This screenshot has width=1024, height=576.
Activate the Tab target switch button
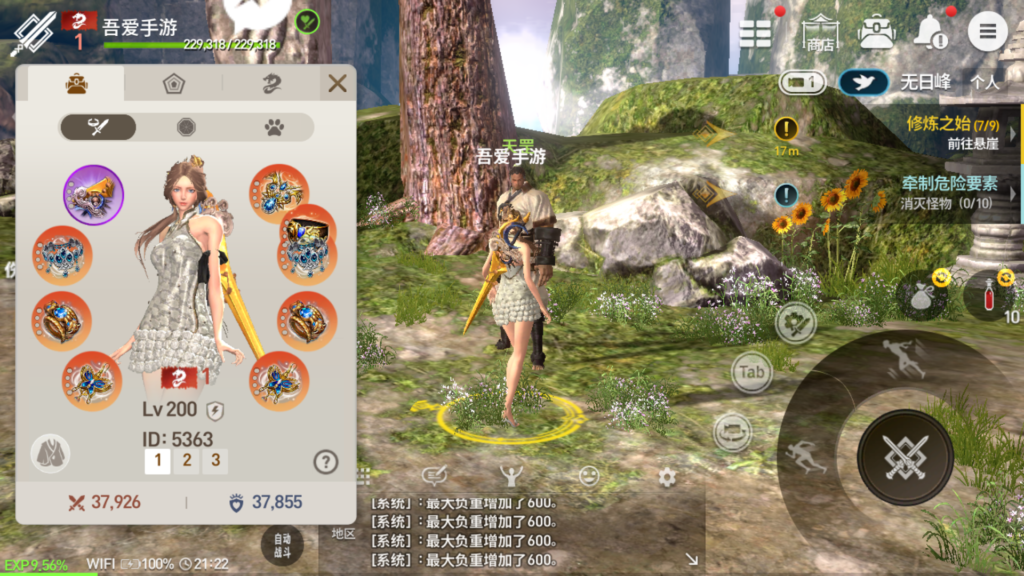coord(752,372)
